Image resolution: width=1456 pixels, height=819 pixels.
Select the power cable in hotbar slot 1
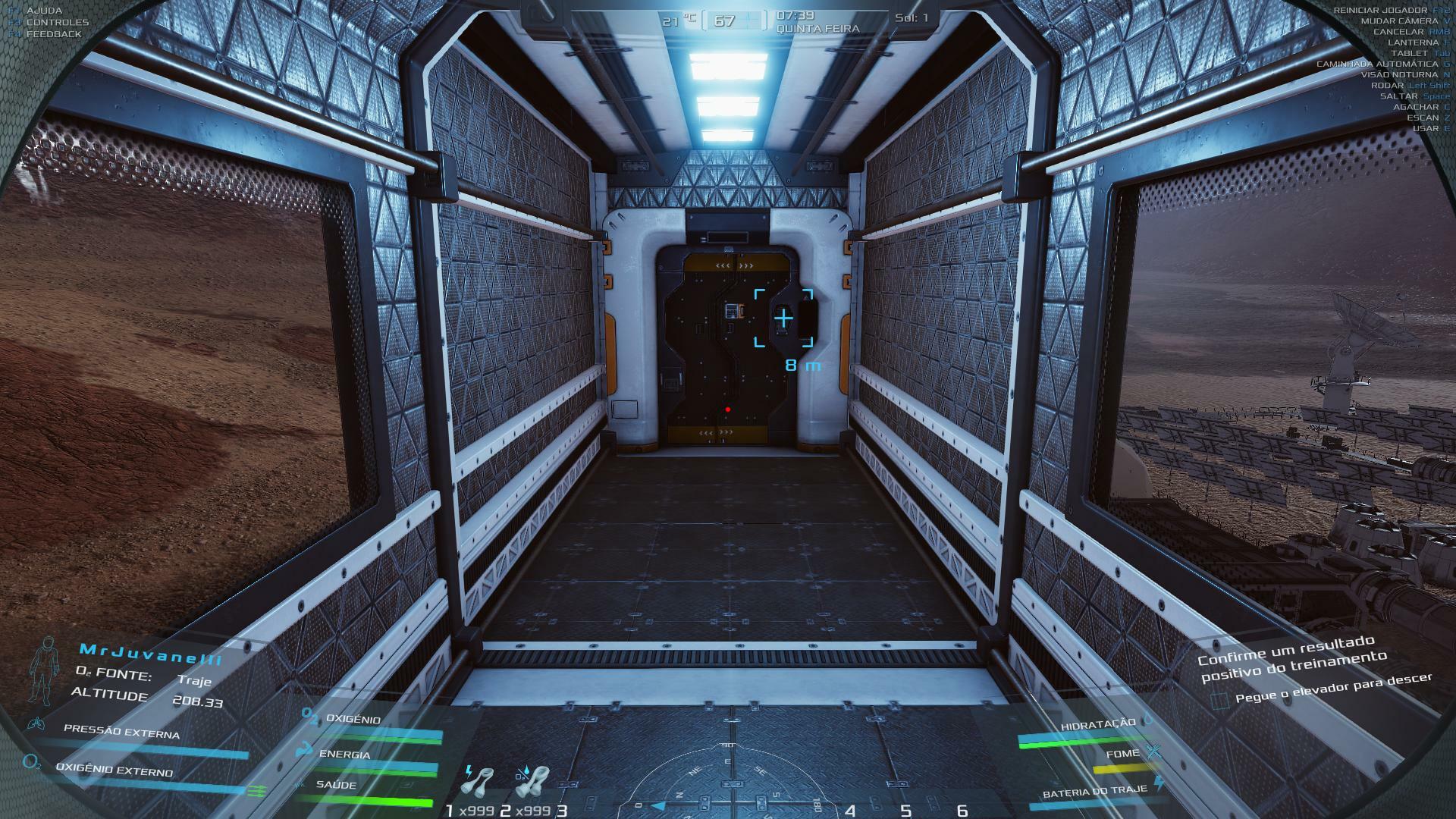(x=479, y=784)
